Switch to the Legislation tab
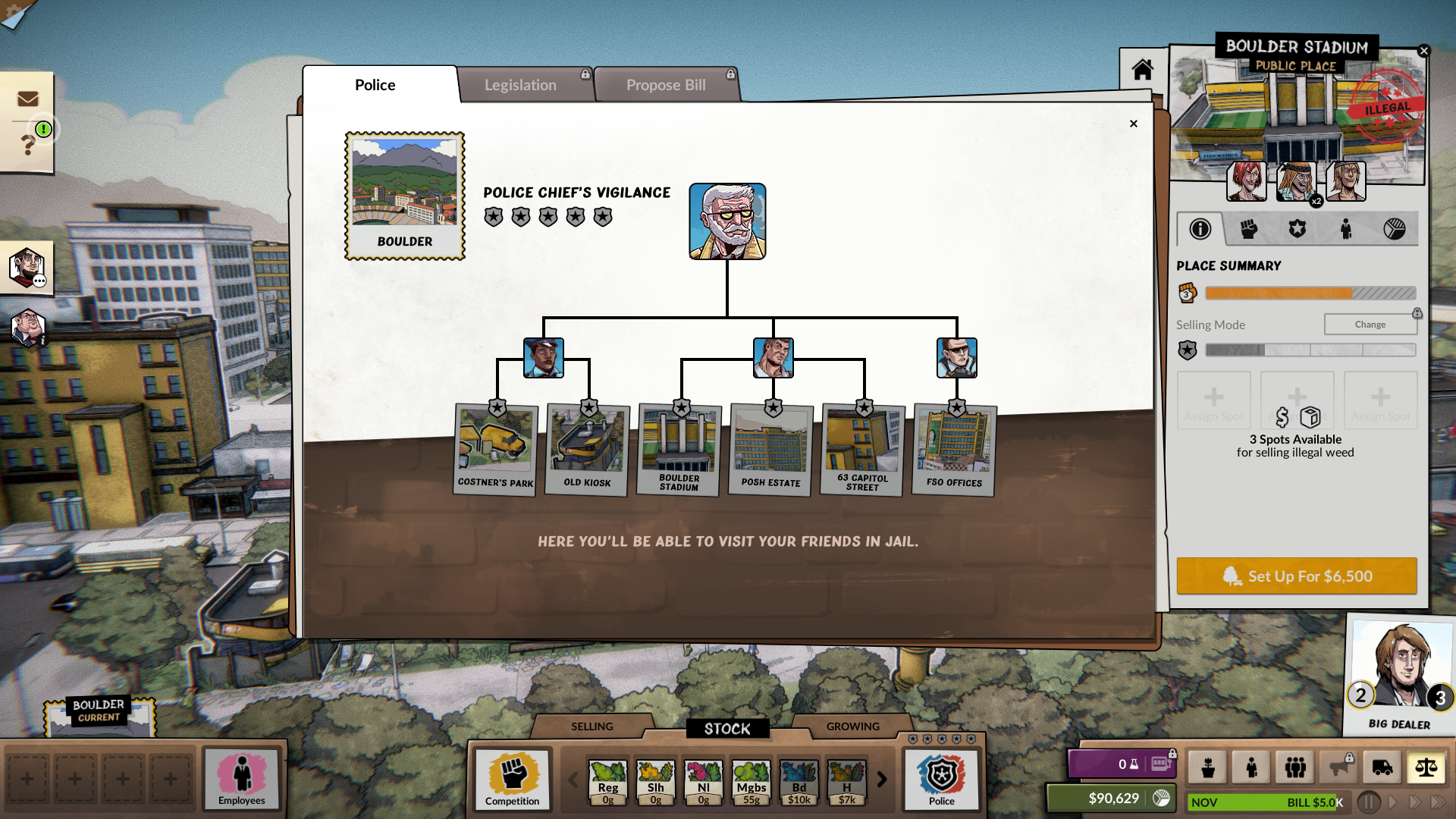 coord(520,85)
